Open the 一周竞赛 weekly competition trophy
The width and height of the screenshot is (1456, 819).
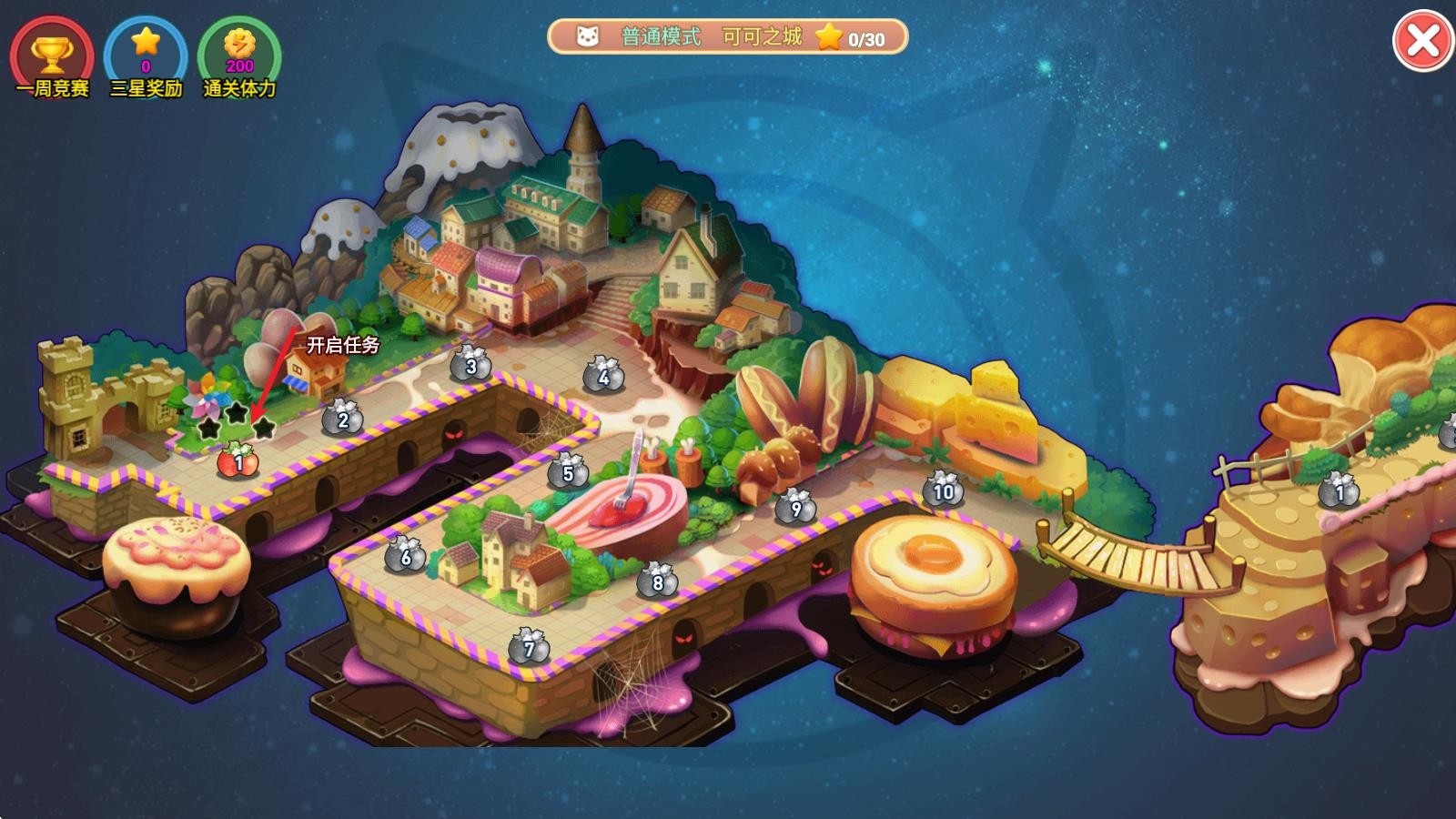coord(52,55)
